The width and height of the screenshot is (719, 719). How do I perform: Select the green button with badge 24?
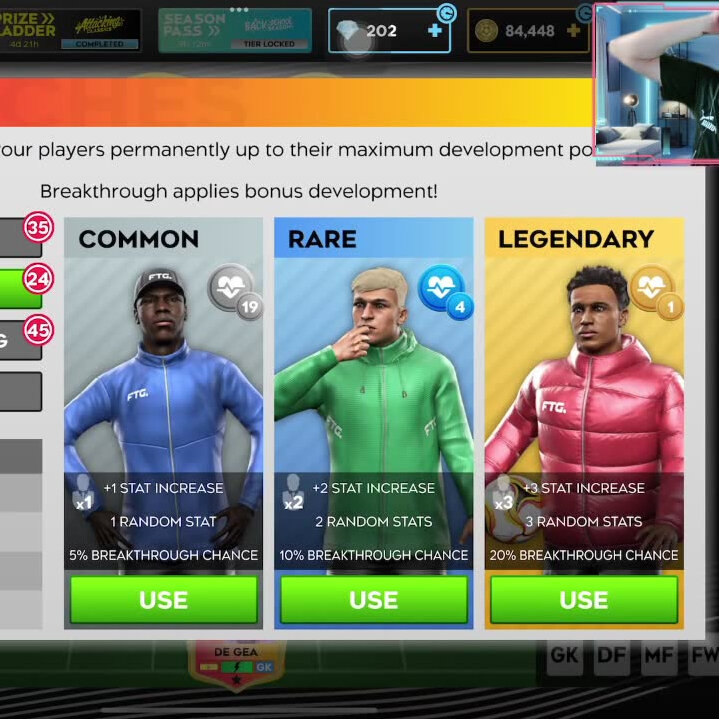[x=20, y=289]
